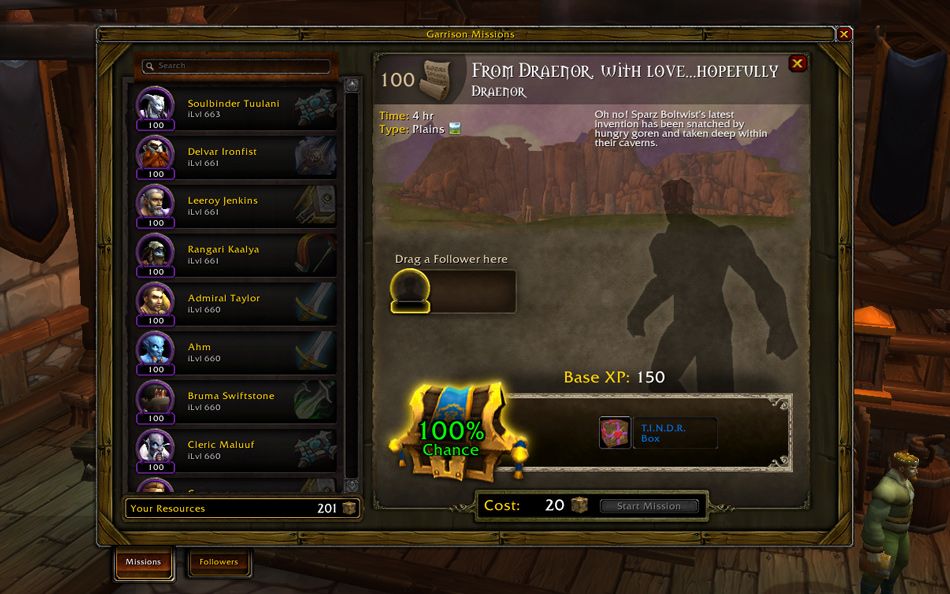Viewport: 950px width, 594px height.
Task: Click the follower search box
Action: tap(236, 66)
